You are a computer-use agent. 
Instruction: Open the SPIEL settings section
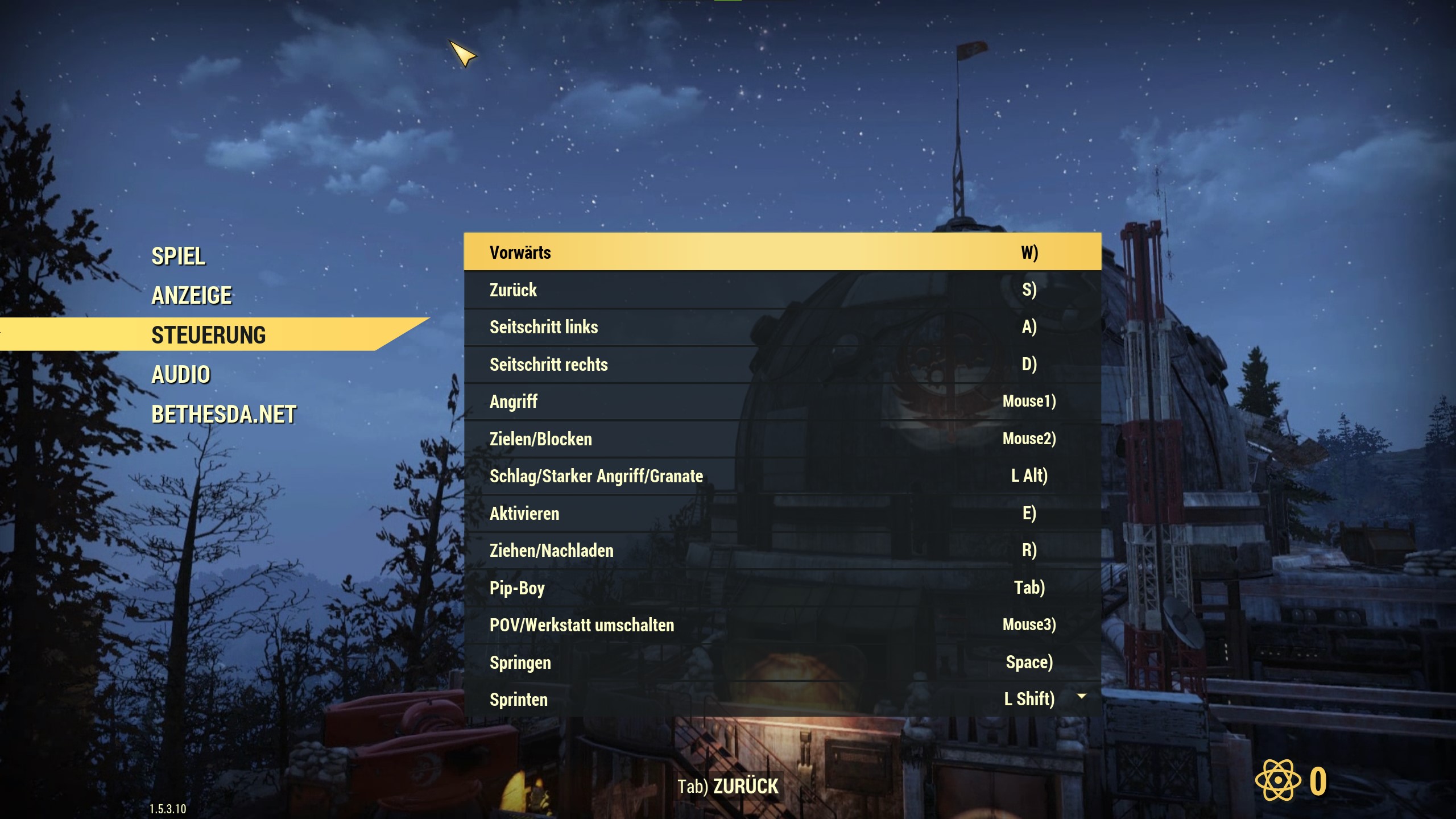click(x=178, y=257)
